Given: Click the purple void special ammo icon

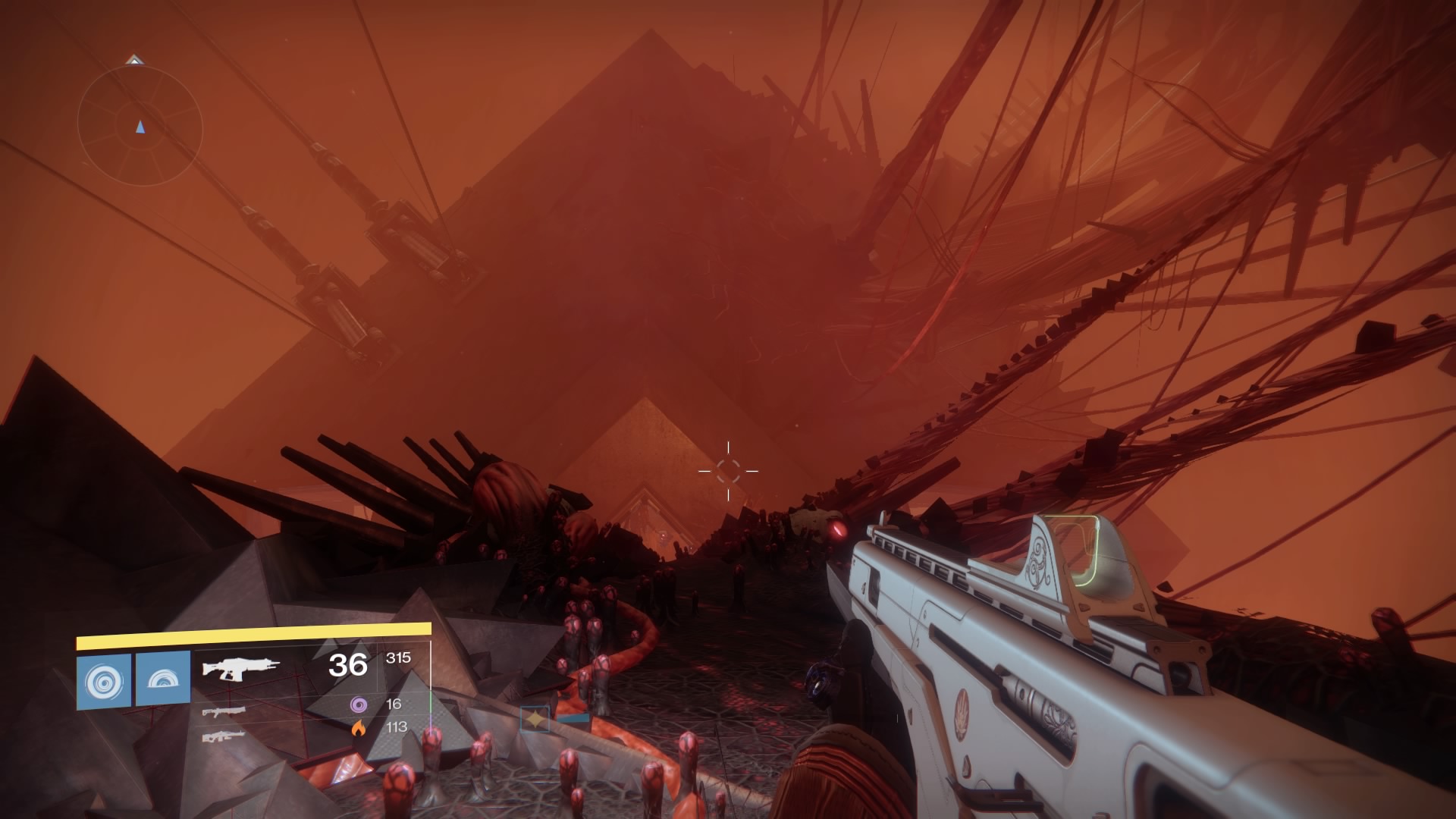Looking at the screenshot, I should 358,704.
